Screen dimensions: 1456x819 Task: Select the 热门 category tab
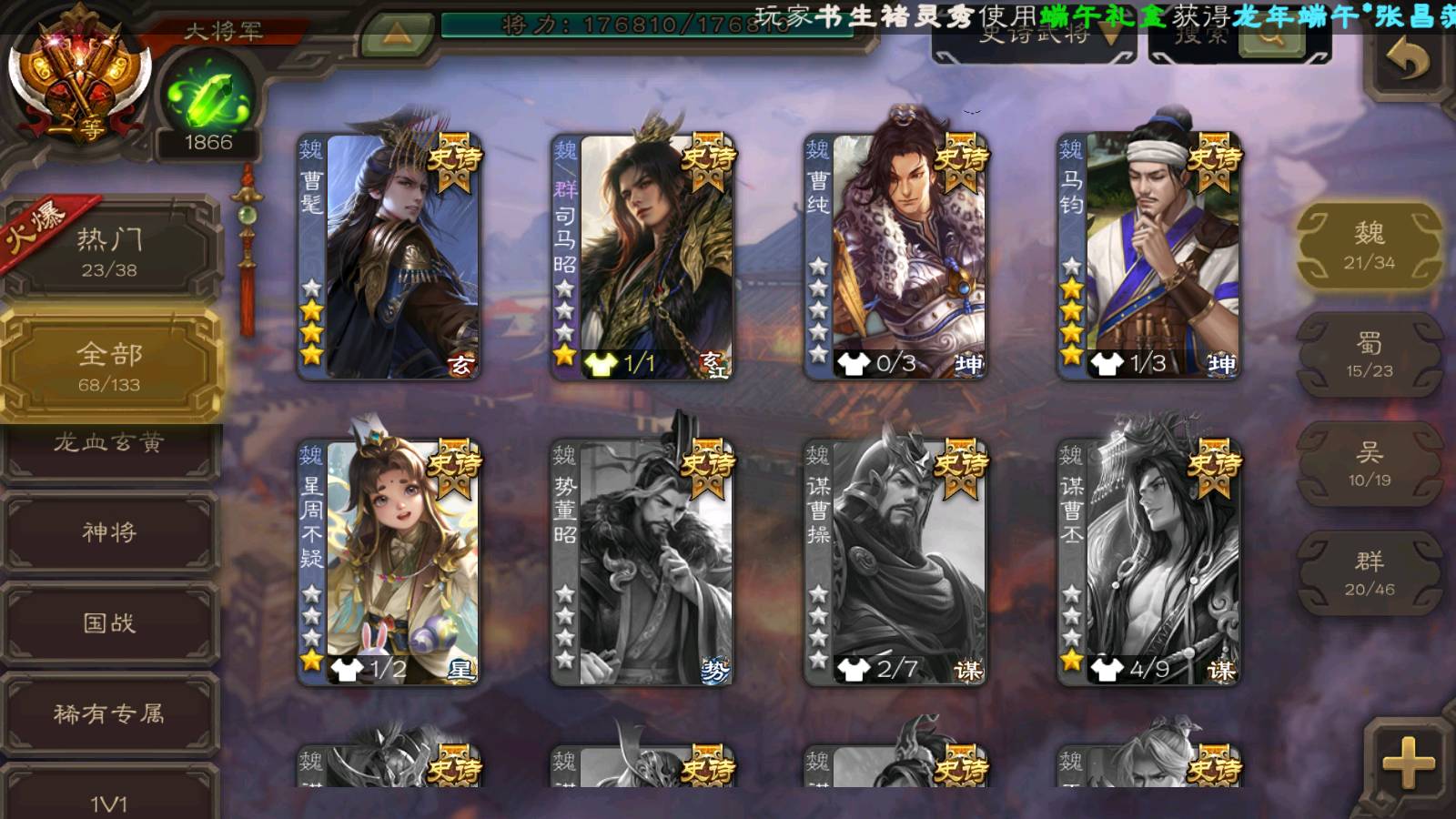pos(109,251)
